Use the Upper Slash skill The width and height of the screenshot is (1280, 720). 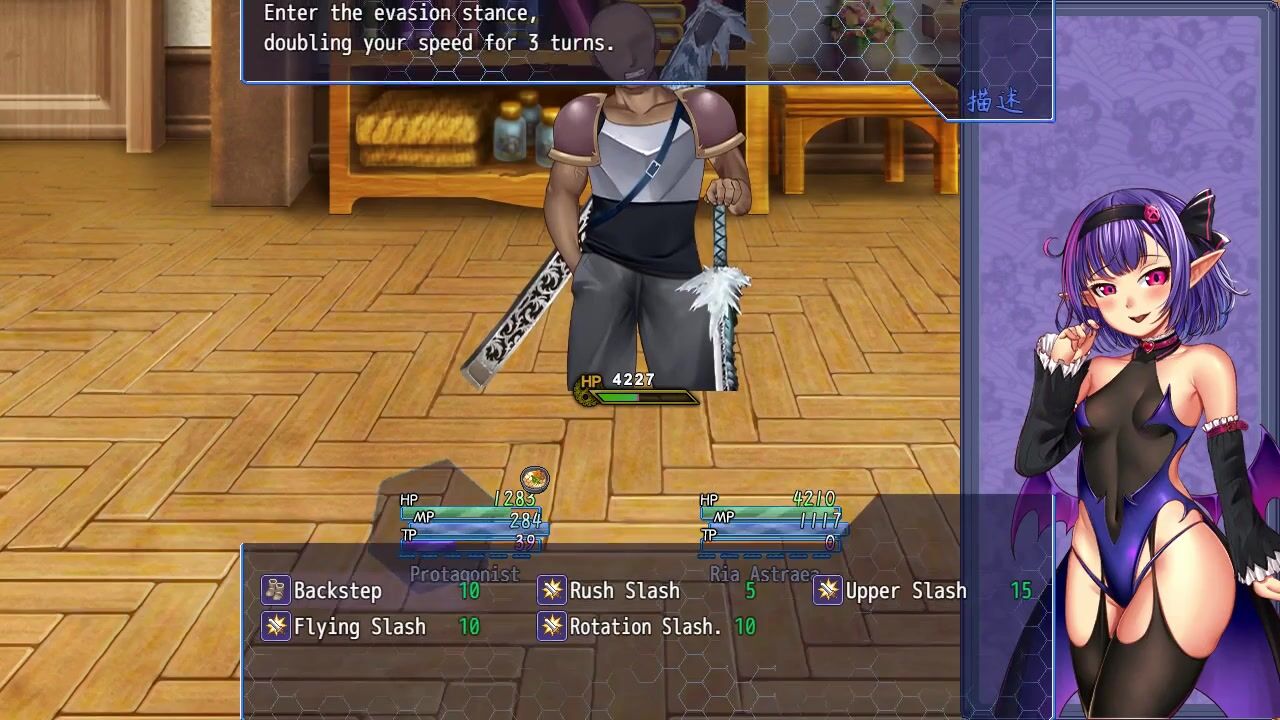(x=905, y=591)
